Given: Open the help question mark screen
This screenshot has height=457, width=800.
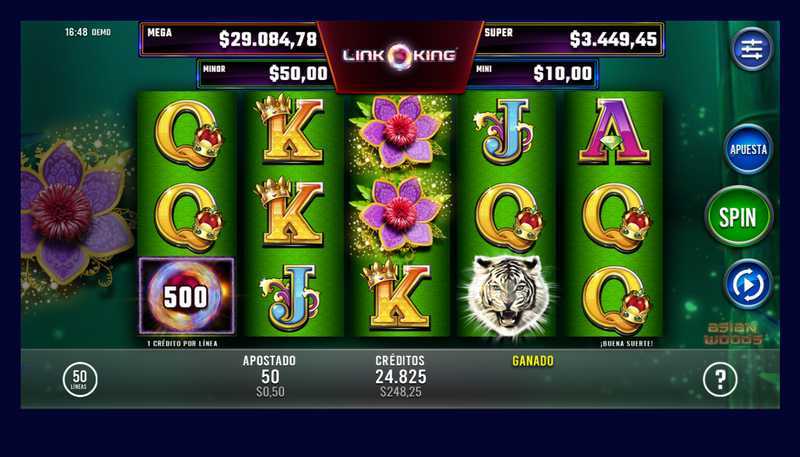Looking at the screenshot, I should pyautogui.click(x=720, y=378).
